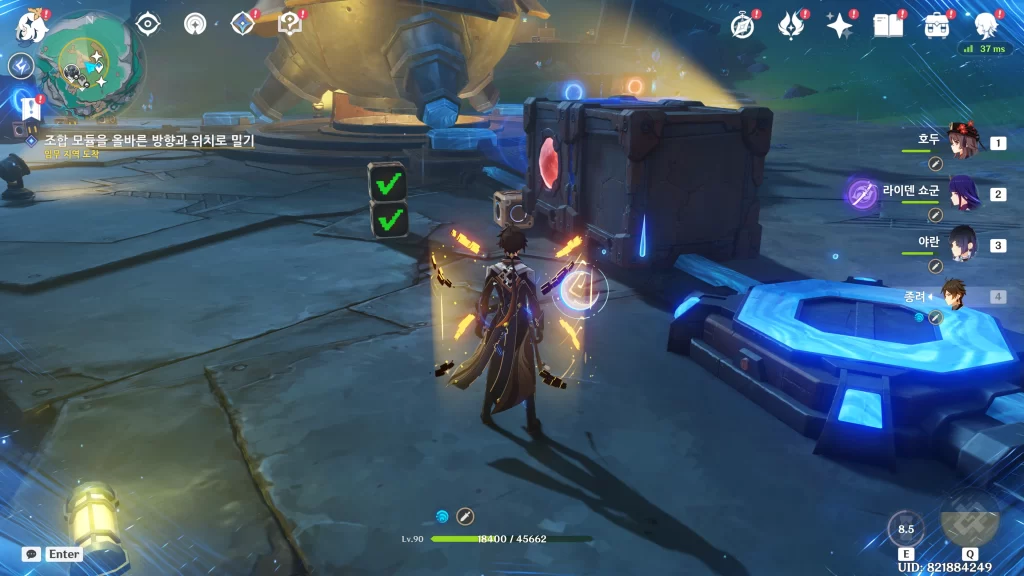Open the Adventurer Handbook book icon
This screenshot has height=576, width=1024.
point(887,26)
